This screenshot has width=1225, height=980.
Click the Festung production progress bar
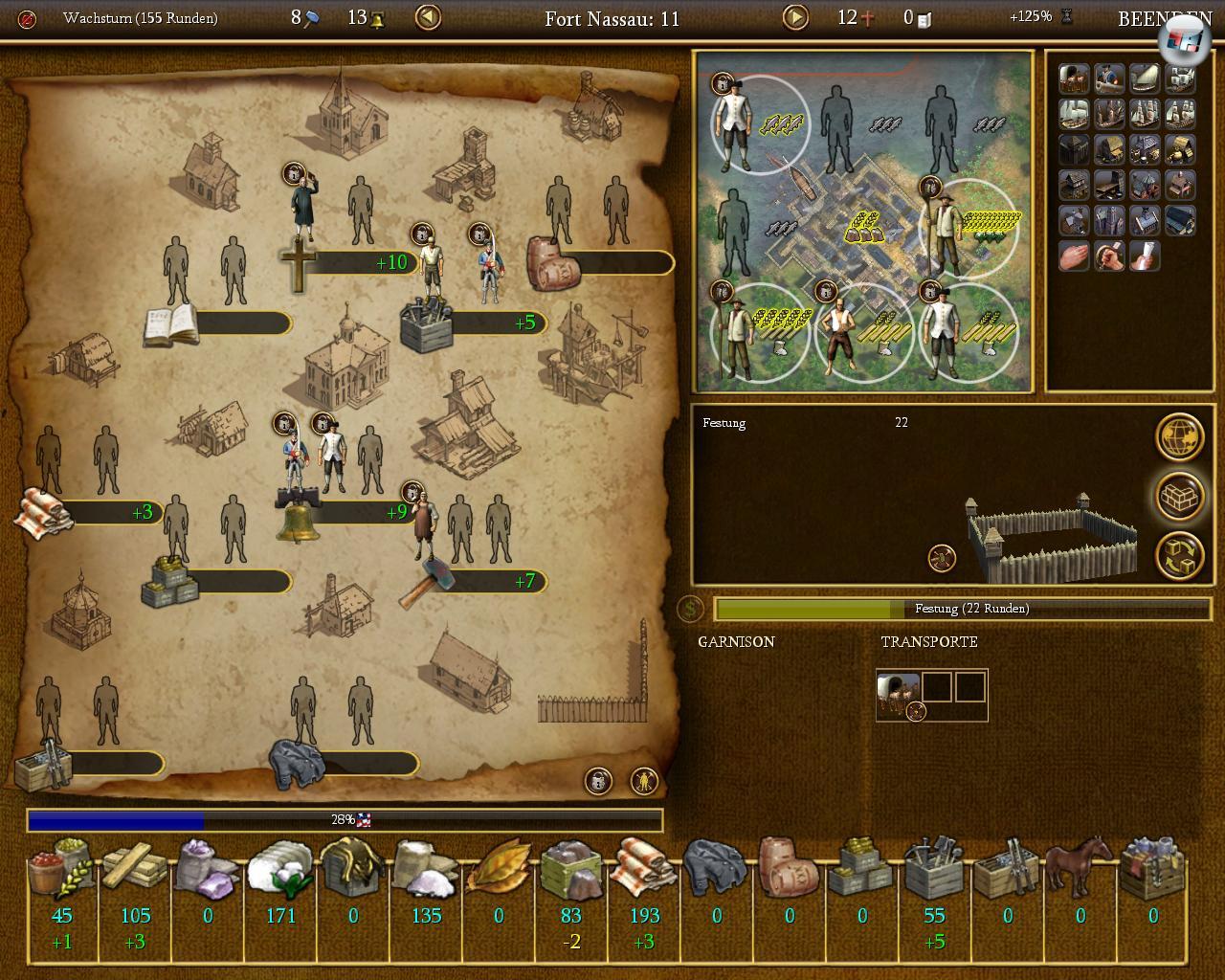click(962, 609)
